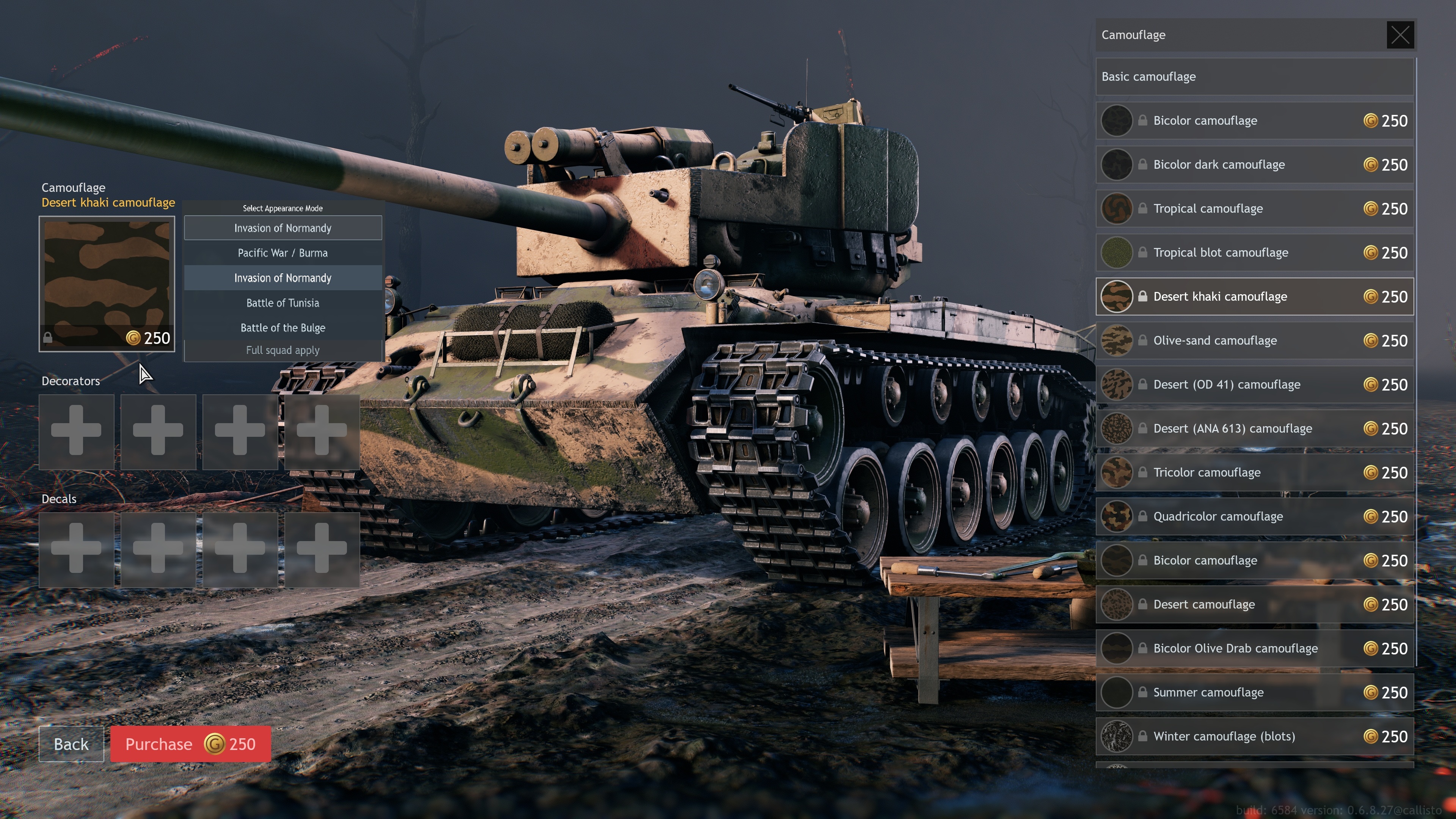Purchase the camouflage for 250 gold
1456x819 pixels.
pyautogui.click(x=190, y=744)
